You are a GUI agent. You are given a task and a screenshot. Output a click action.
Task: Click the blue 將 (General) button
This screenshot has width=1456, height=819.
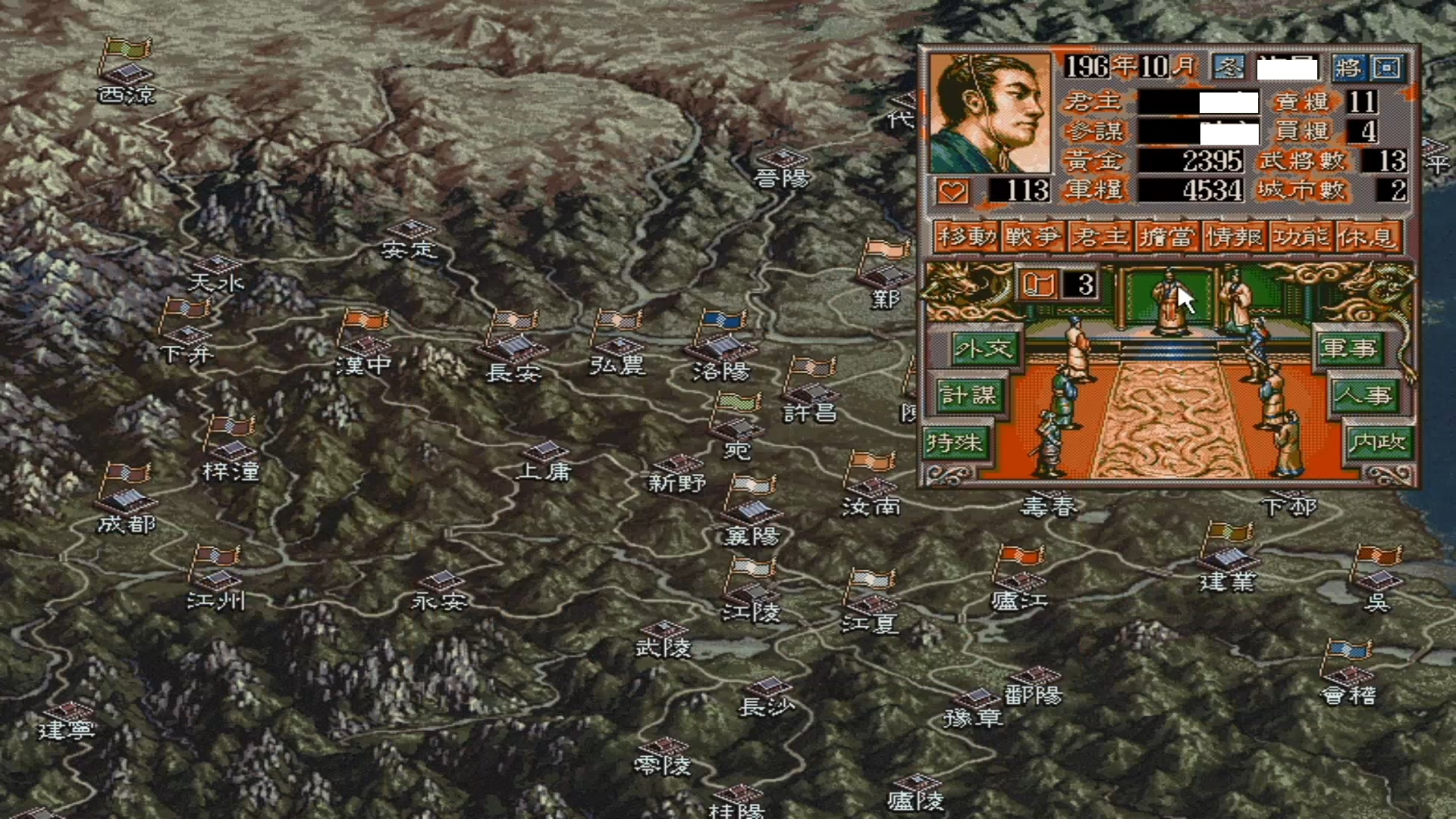click(x=1348, y=67)
